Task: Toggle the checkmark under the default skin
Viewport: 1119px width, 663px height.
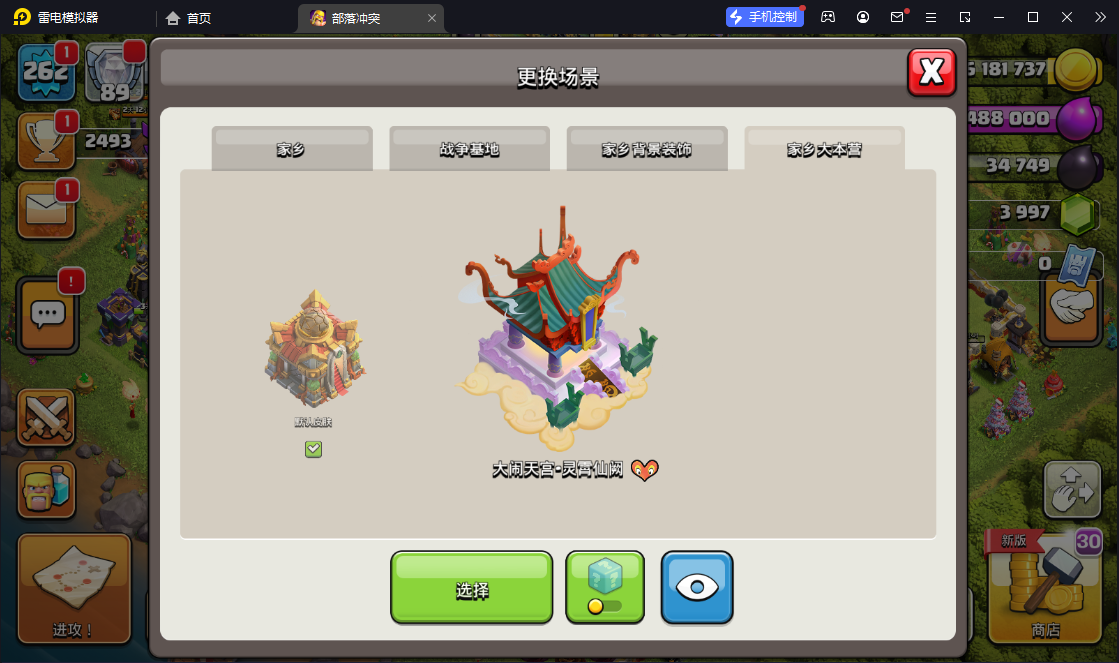Action: (313, 450)
